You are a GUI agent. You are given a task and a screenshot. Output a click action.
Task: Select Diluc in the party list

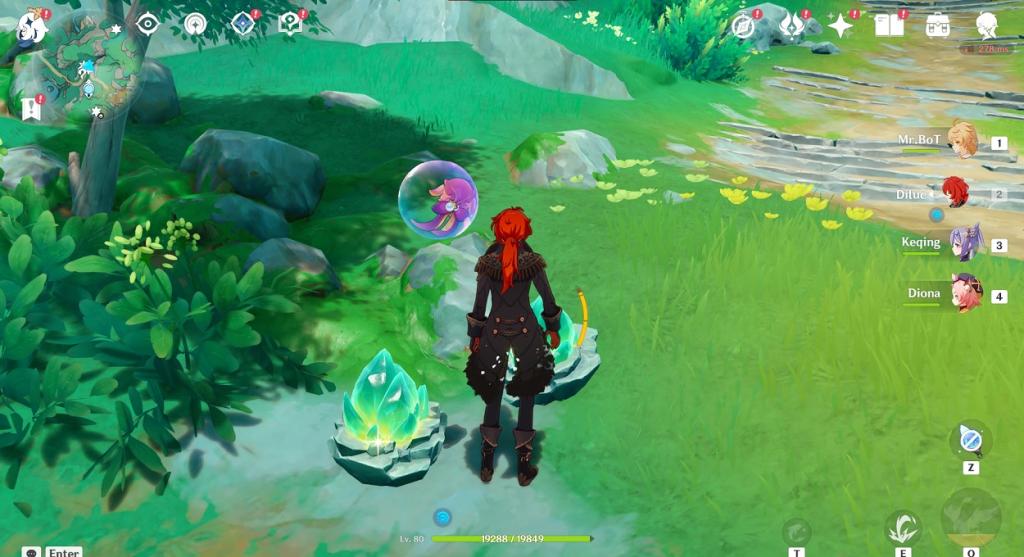pyautogui.click(x=957, y=194)
